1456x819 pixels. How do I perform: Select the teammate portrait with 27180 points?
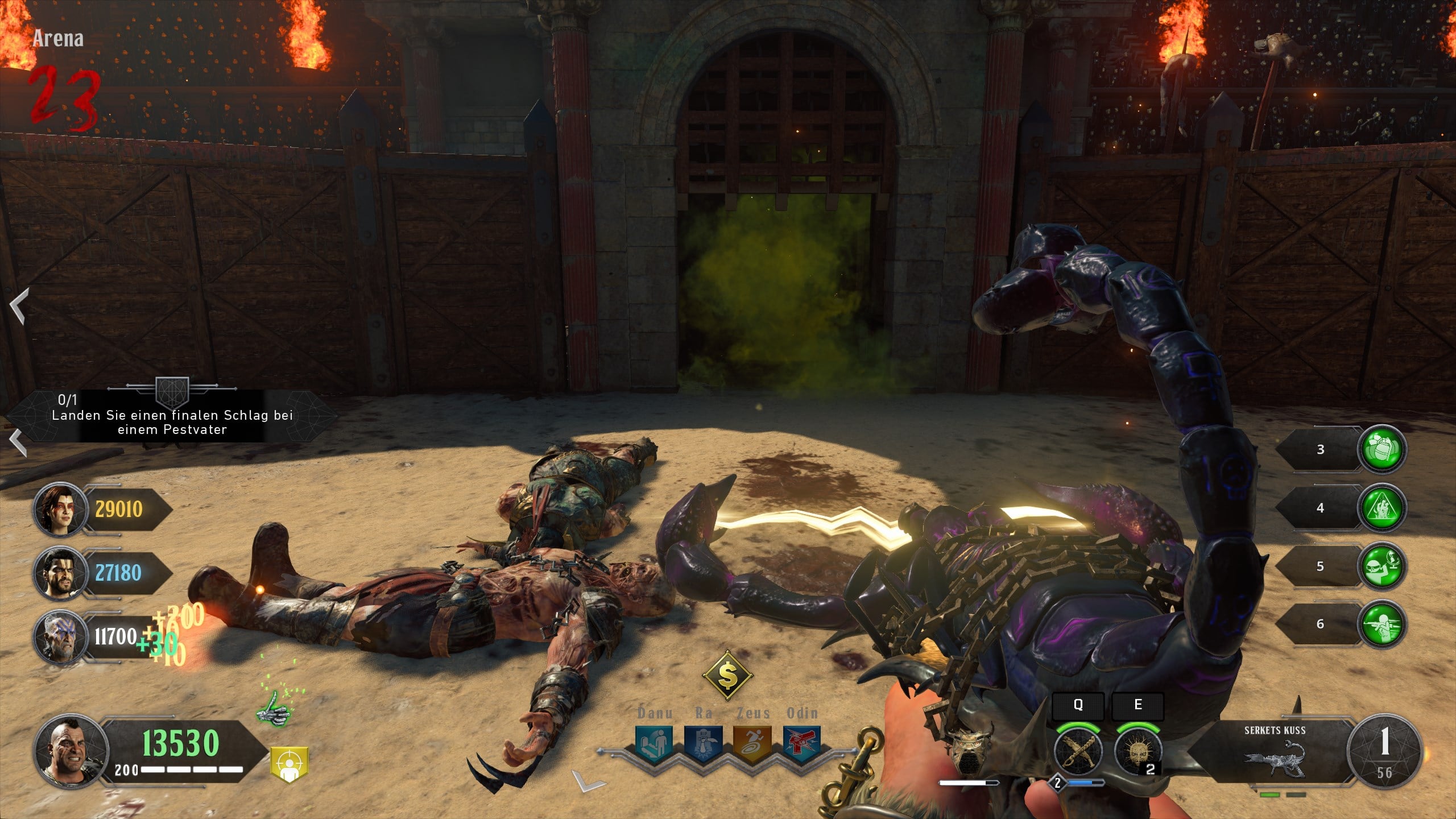[59, 573]
